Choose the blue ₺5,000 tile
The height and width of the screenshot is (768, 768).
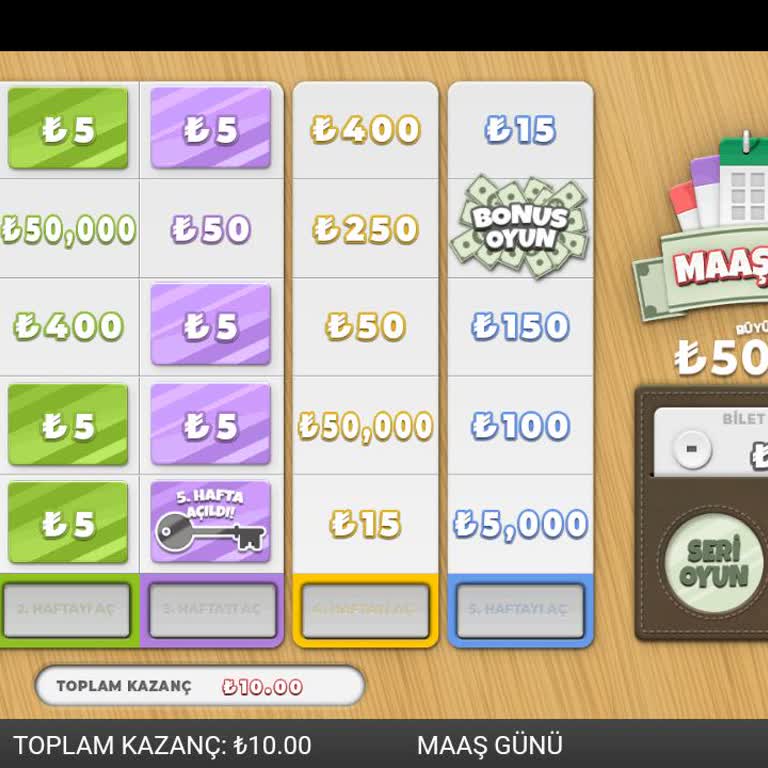click(x=520, y=524)
